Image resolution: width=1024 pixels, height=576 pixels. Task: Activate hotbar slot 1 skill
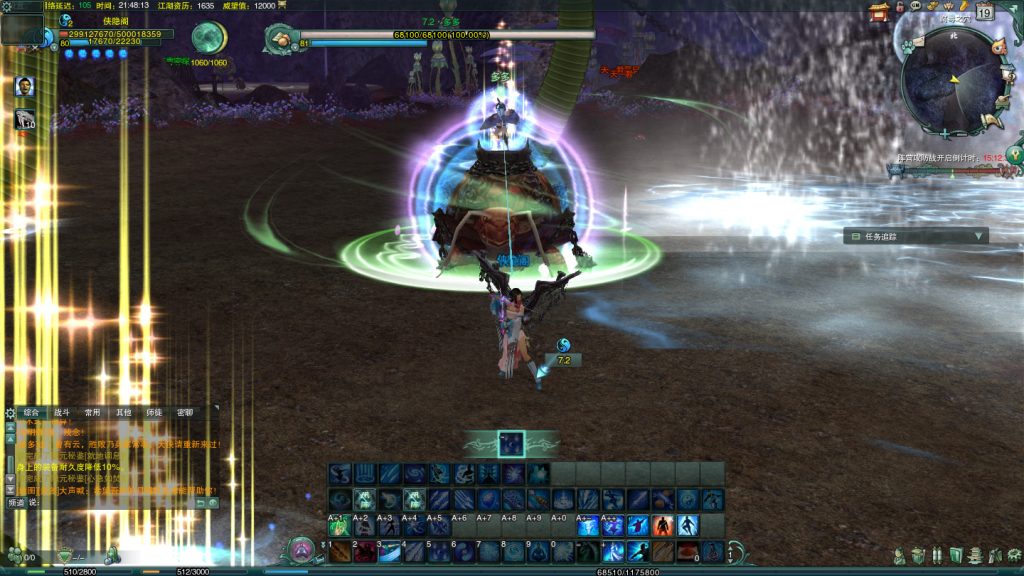(340, 551)
